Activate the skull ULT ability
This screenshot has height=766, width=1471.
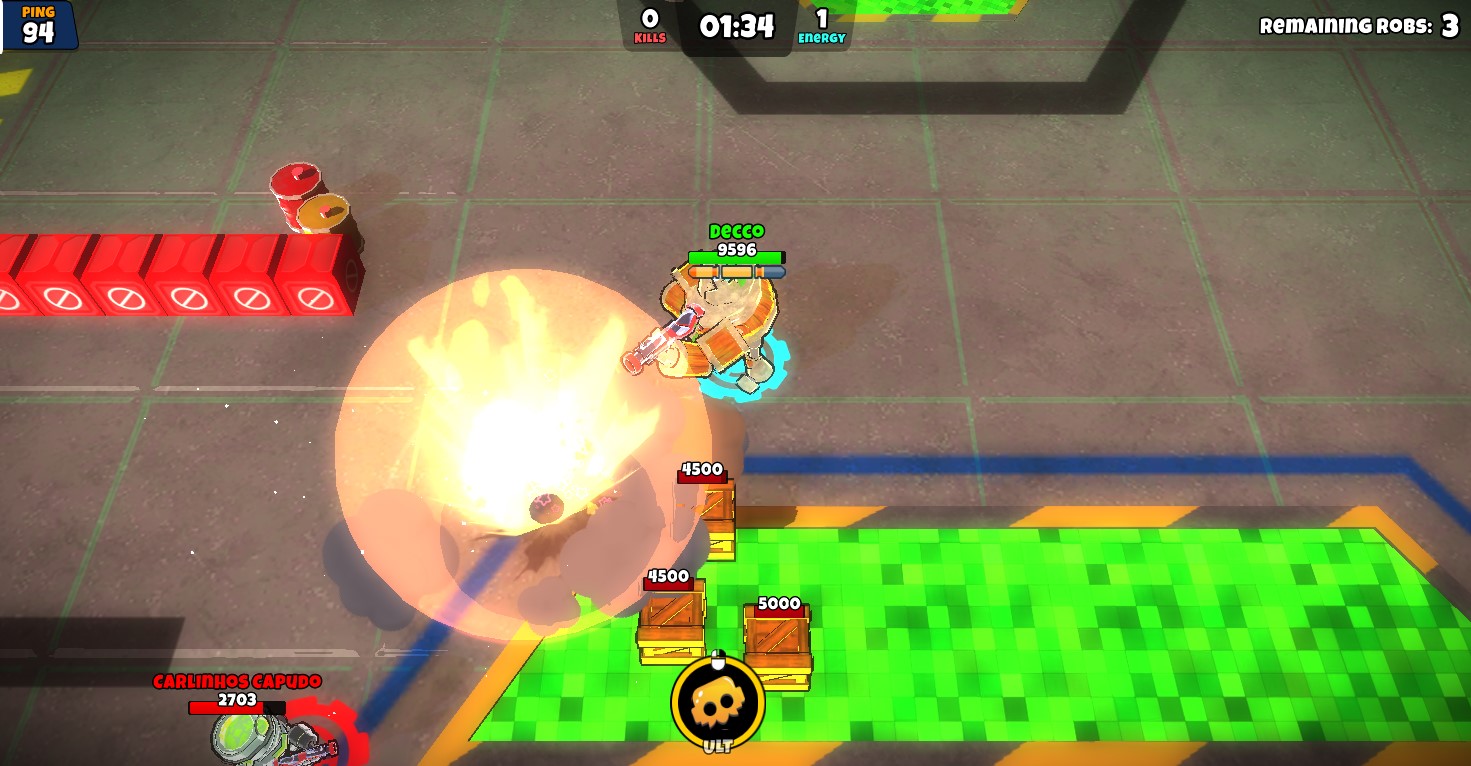[717, 703]
